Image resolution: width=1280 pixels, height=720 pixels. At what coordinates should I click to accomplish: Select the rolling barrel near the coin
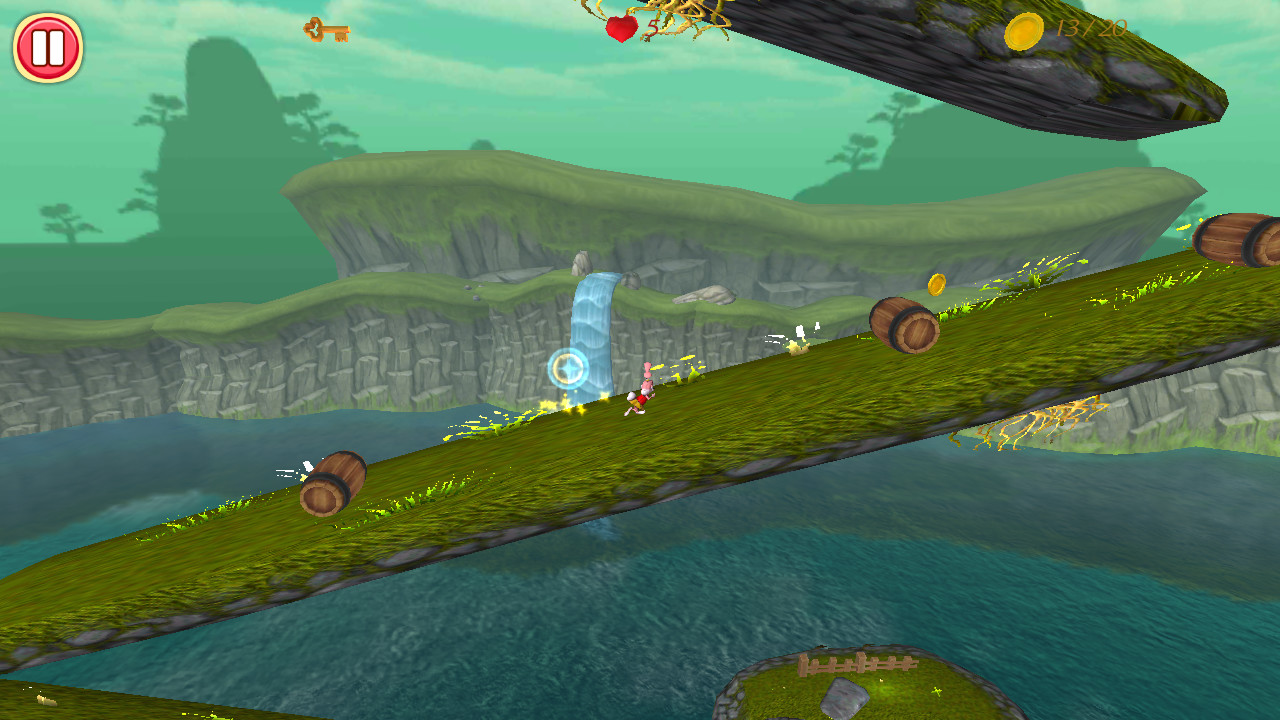pyautogui.click(x=905, y=324)
